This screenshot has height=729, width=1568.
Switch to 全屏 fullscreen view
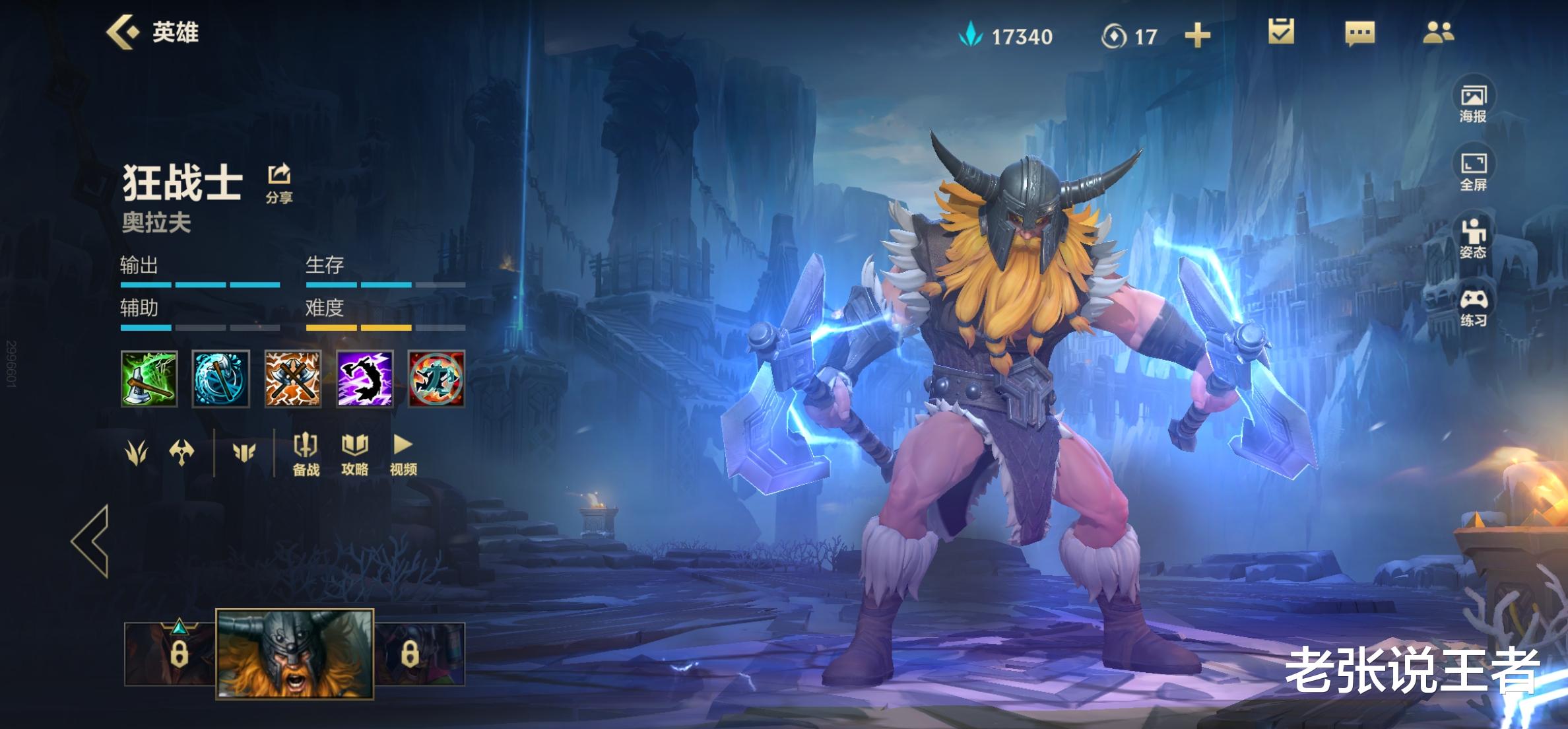1472,171
